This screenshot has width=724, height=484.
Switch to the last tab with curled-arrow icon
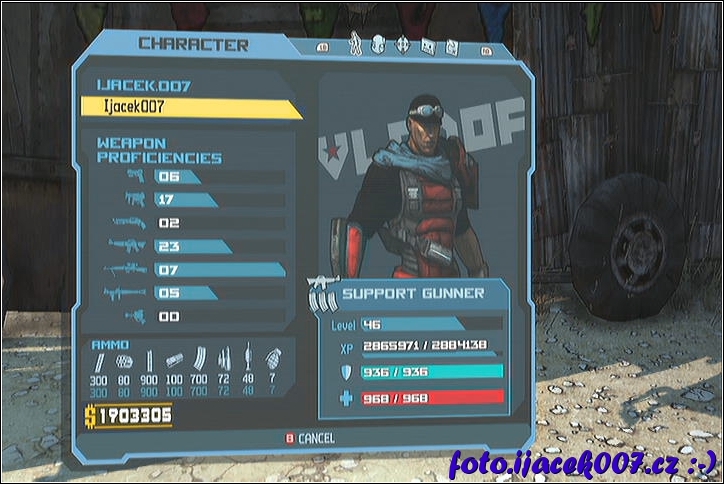452,46
